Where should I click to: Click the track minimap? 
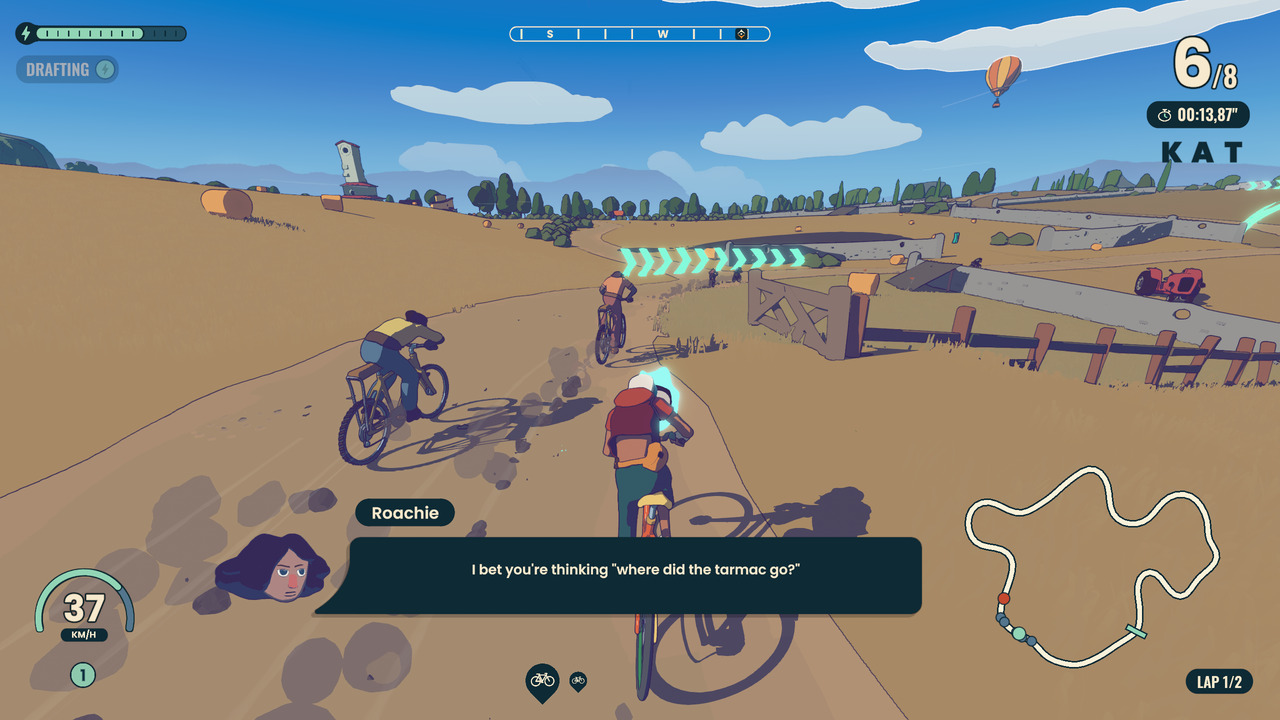1092,567
